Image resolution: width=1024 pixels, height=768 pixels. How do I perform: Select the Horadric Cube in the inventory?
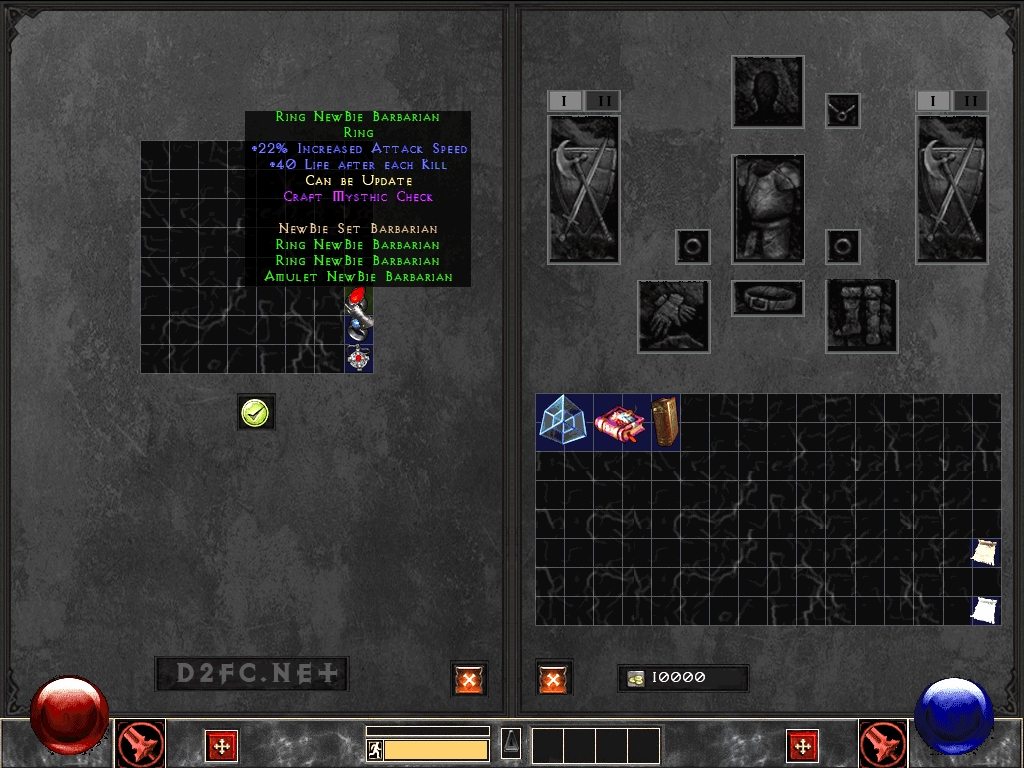tap(564, 422)
